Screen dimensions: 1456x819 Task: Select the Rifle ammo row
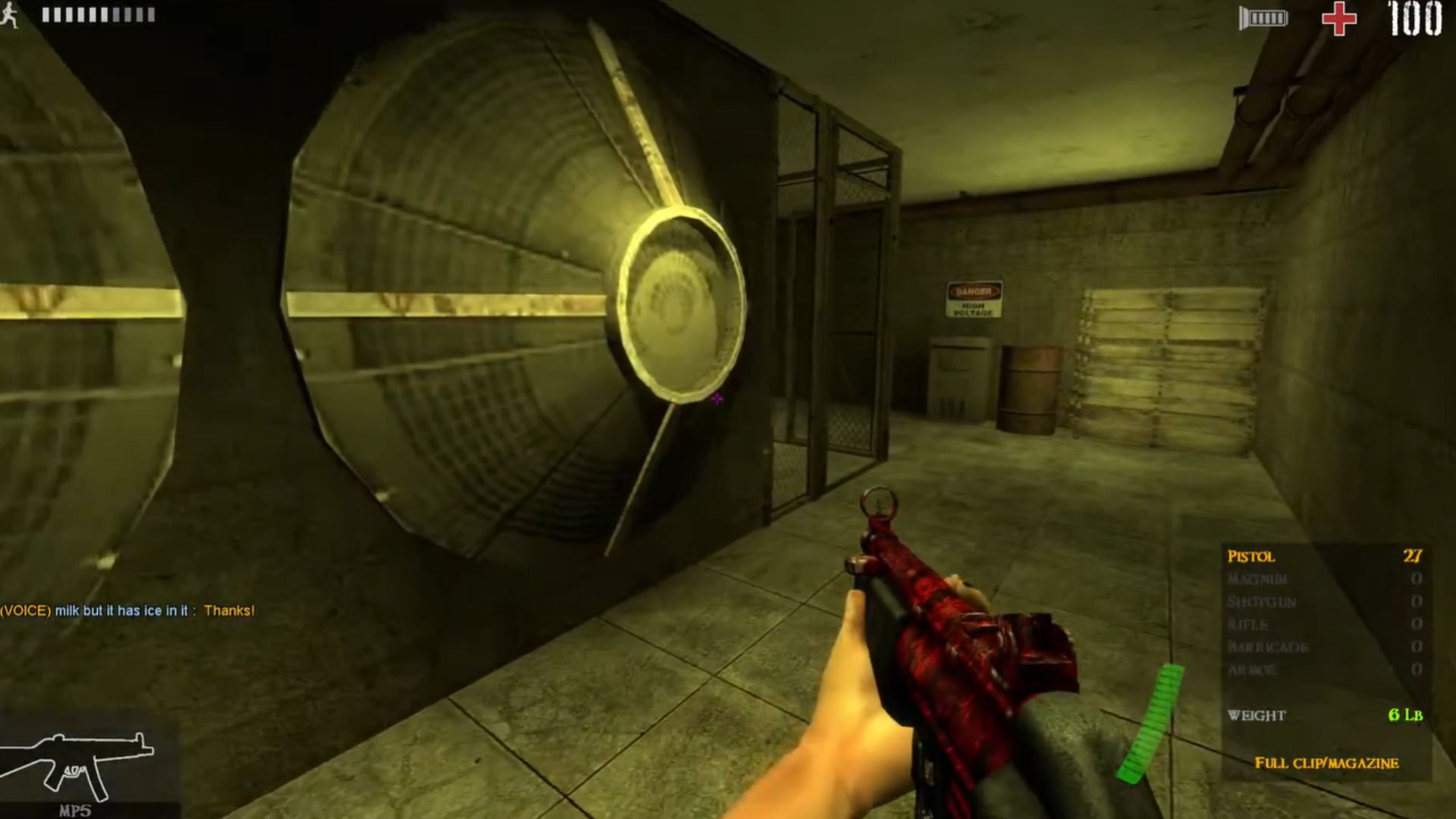click(x=1324, y=625)
